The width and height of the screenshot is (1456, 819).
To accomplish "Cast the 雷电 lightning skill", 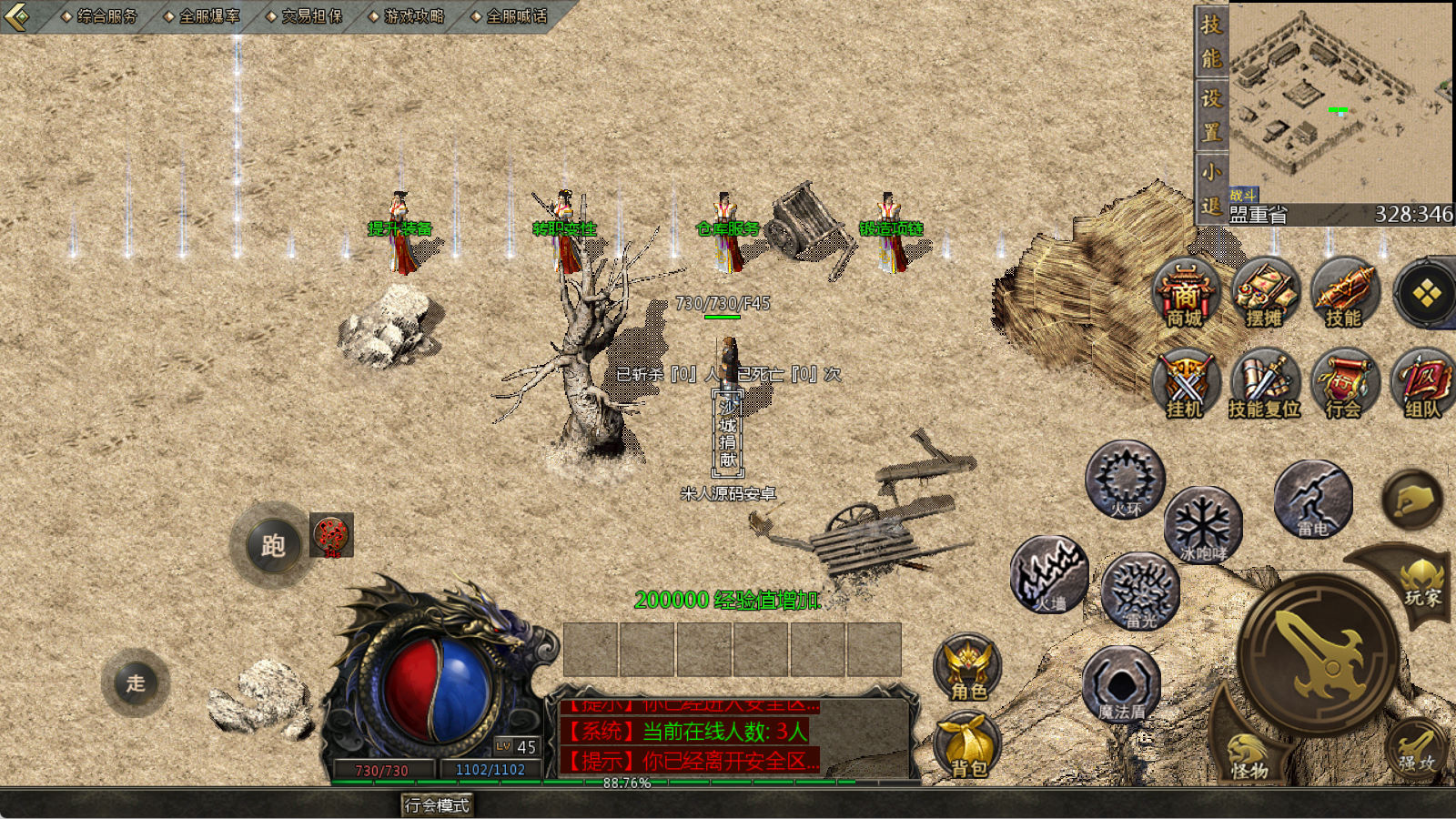I will [1312, 500].
